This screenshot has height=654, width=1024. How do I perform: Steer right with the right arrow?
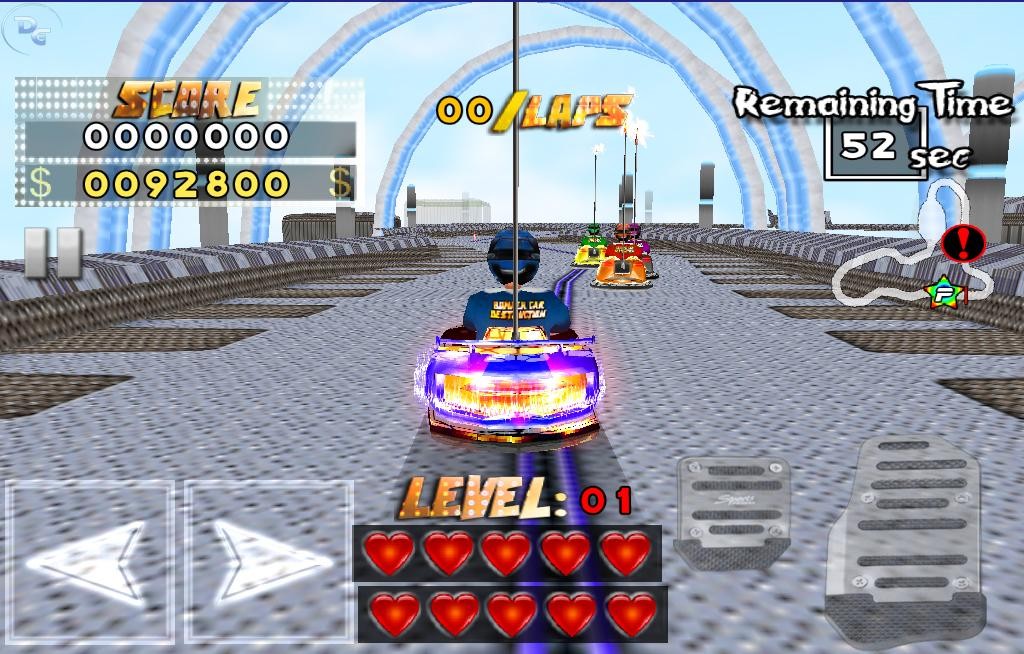pos(269,561)
